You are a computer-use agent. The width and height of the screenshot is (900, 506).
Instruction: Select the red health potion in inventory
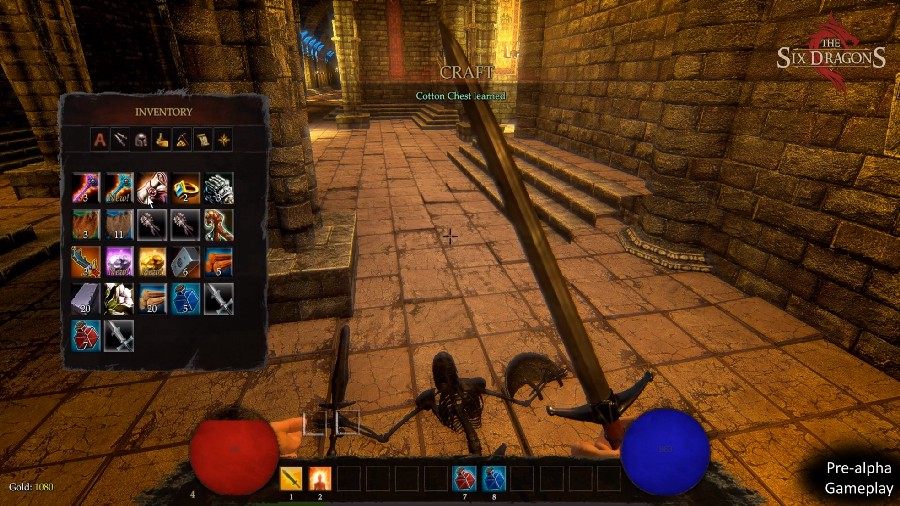click(87, 335)
